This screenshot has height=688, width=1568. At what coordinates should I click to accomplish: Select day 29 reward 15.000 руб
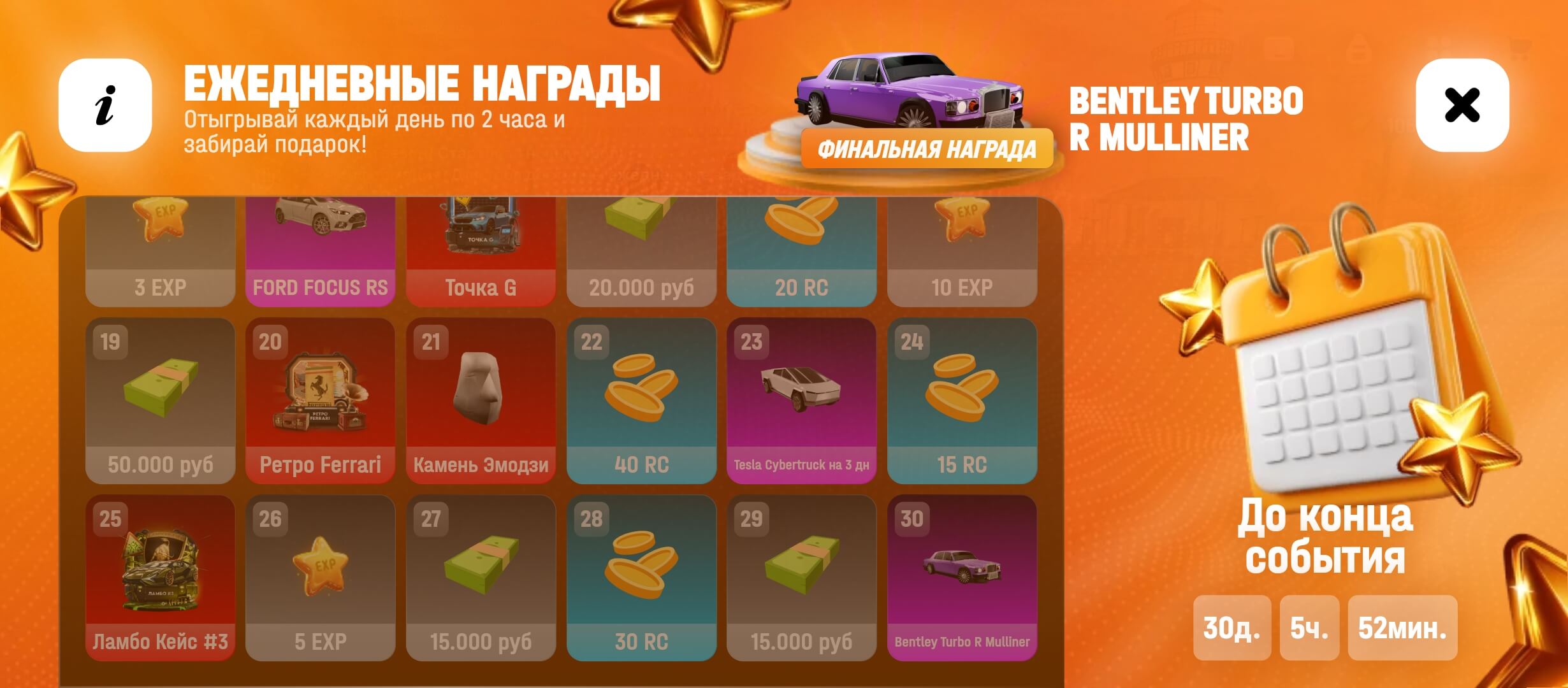(x=801, y=578)
